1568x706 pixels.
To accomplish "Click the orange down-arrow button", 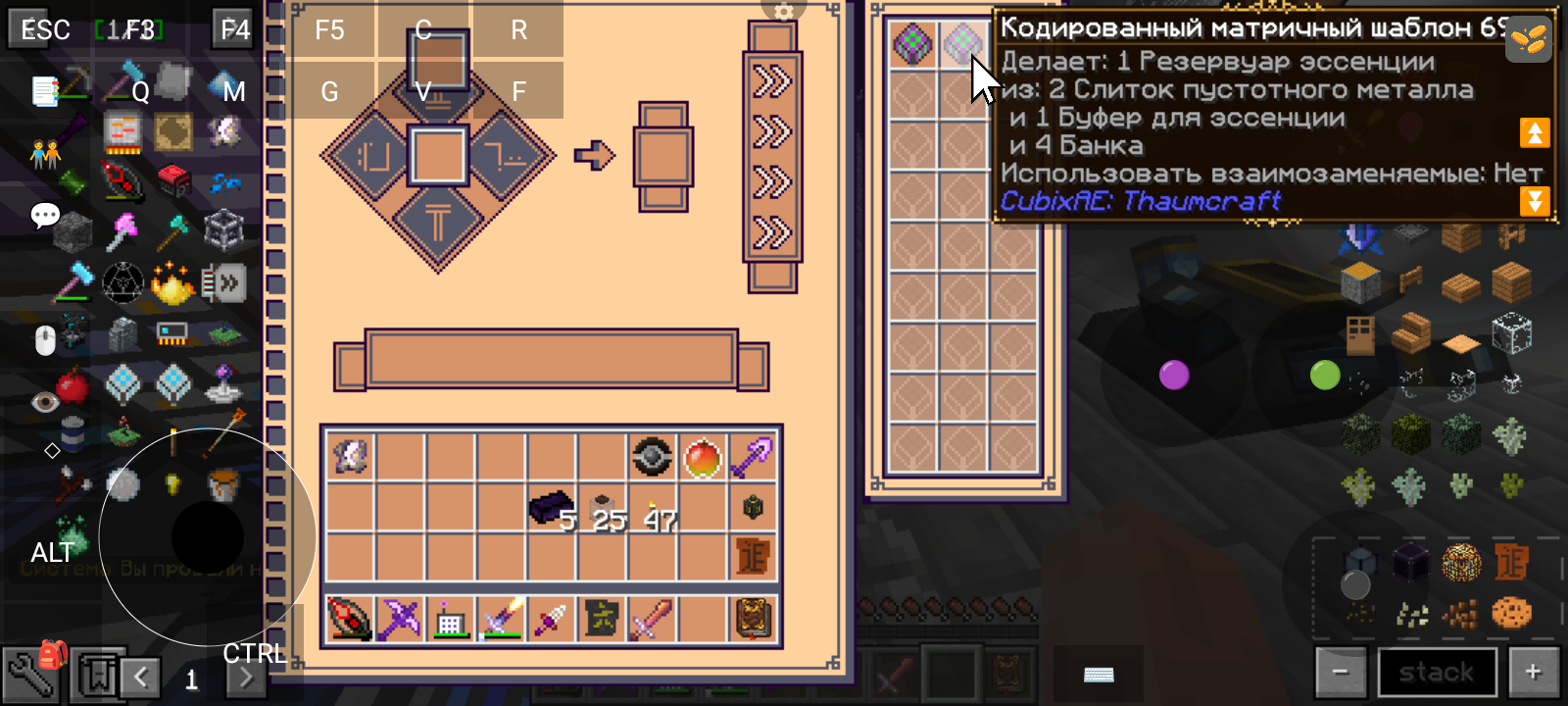I will click(1535, 201).
